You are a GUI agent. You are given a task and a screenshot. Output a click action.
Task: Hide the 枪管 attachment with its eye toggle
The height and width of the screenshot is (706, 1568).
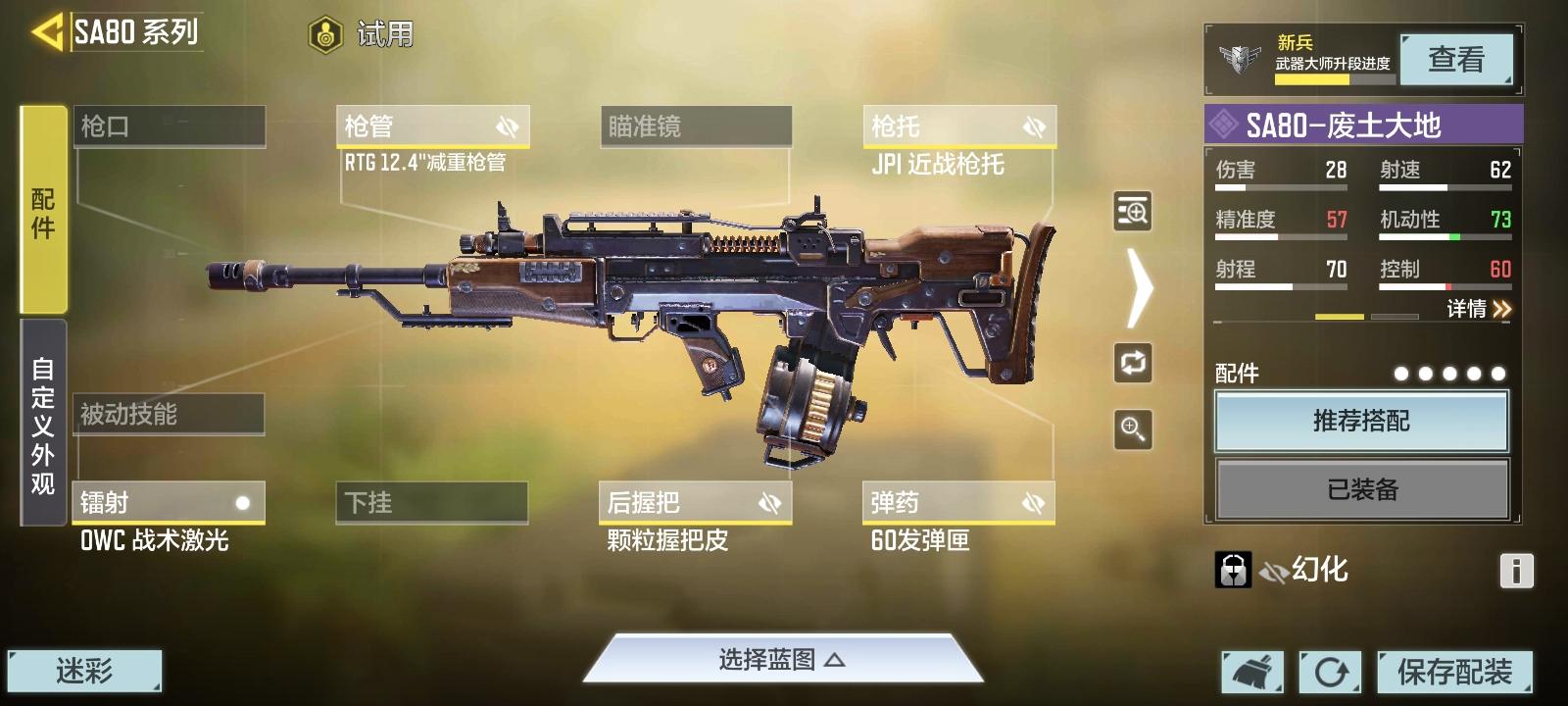coord(509,126)
